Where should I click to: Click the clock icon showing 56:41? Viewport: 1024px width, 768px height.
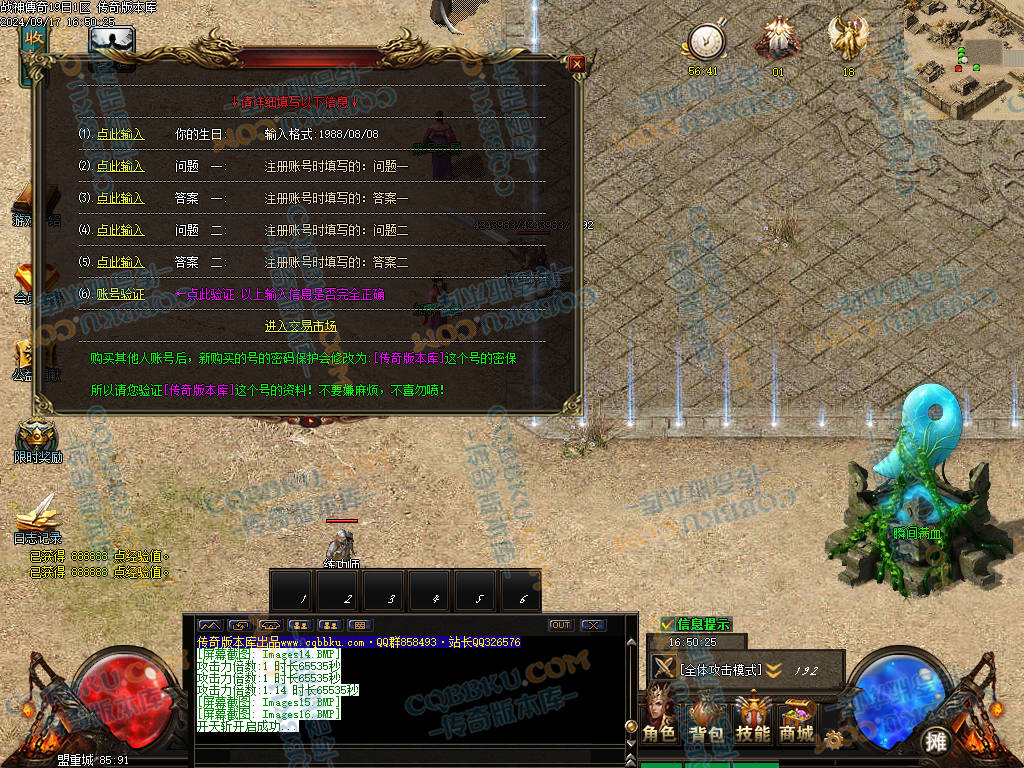(705, 42)
